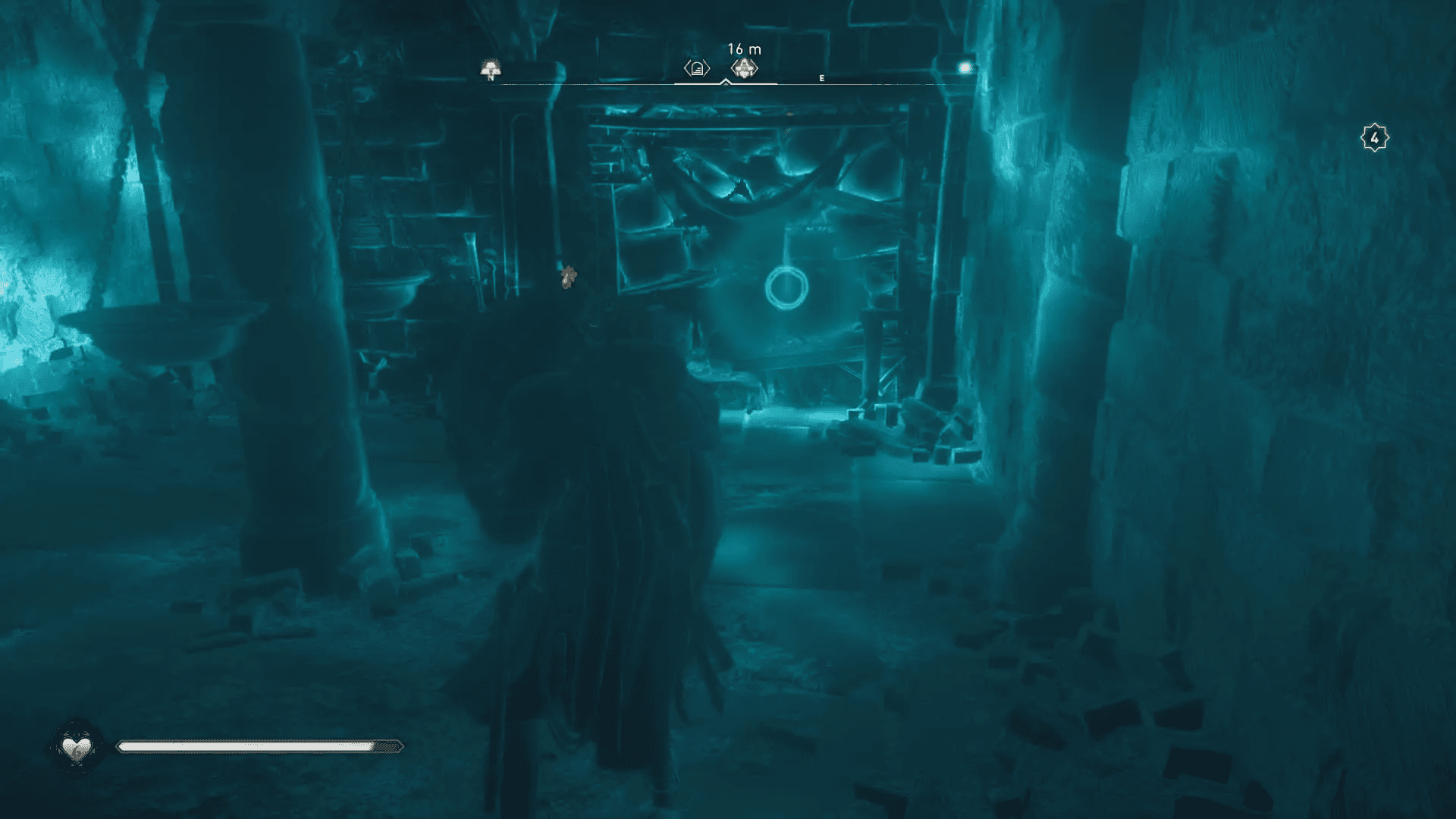Toggle the N cardinal point on the compass
Image resolution: width=1456 pixels, height=819 pixels.
click(x=490, y=78)
